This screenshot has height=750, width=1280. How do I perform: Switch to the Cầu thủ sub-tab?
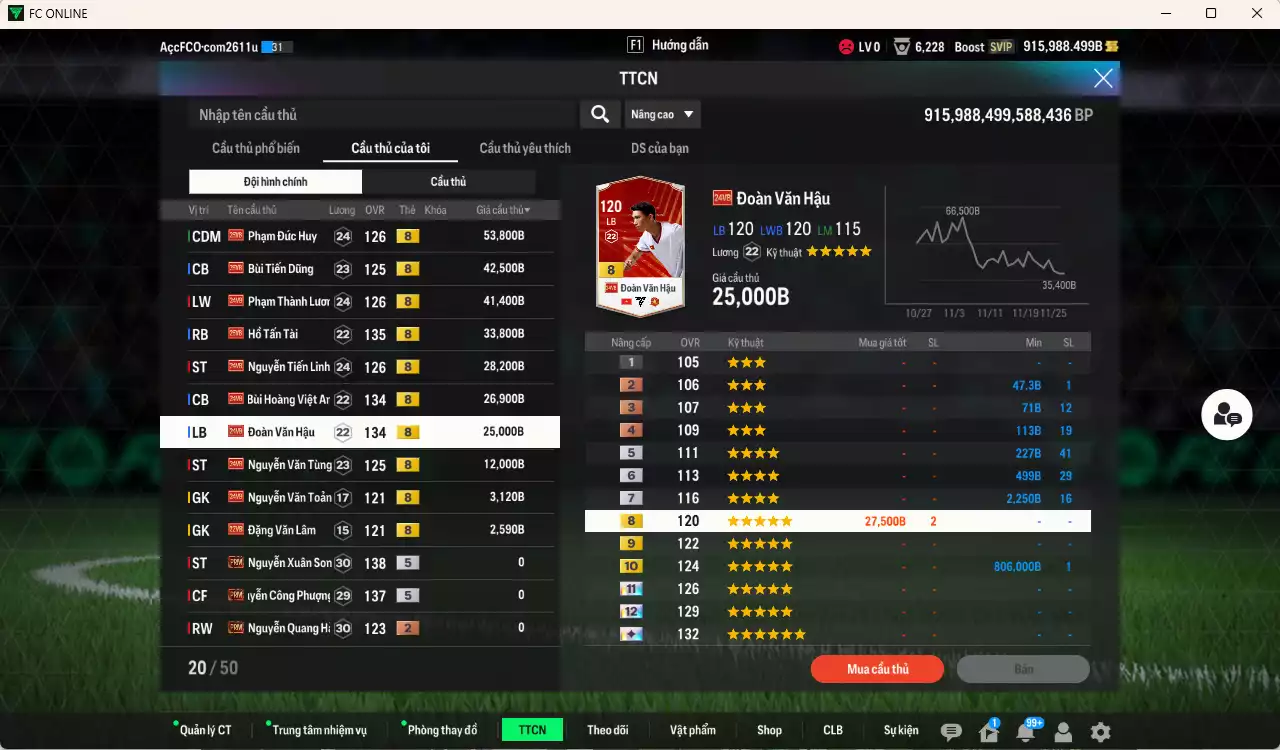(448, 182)
